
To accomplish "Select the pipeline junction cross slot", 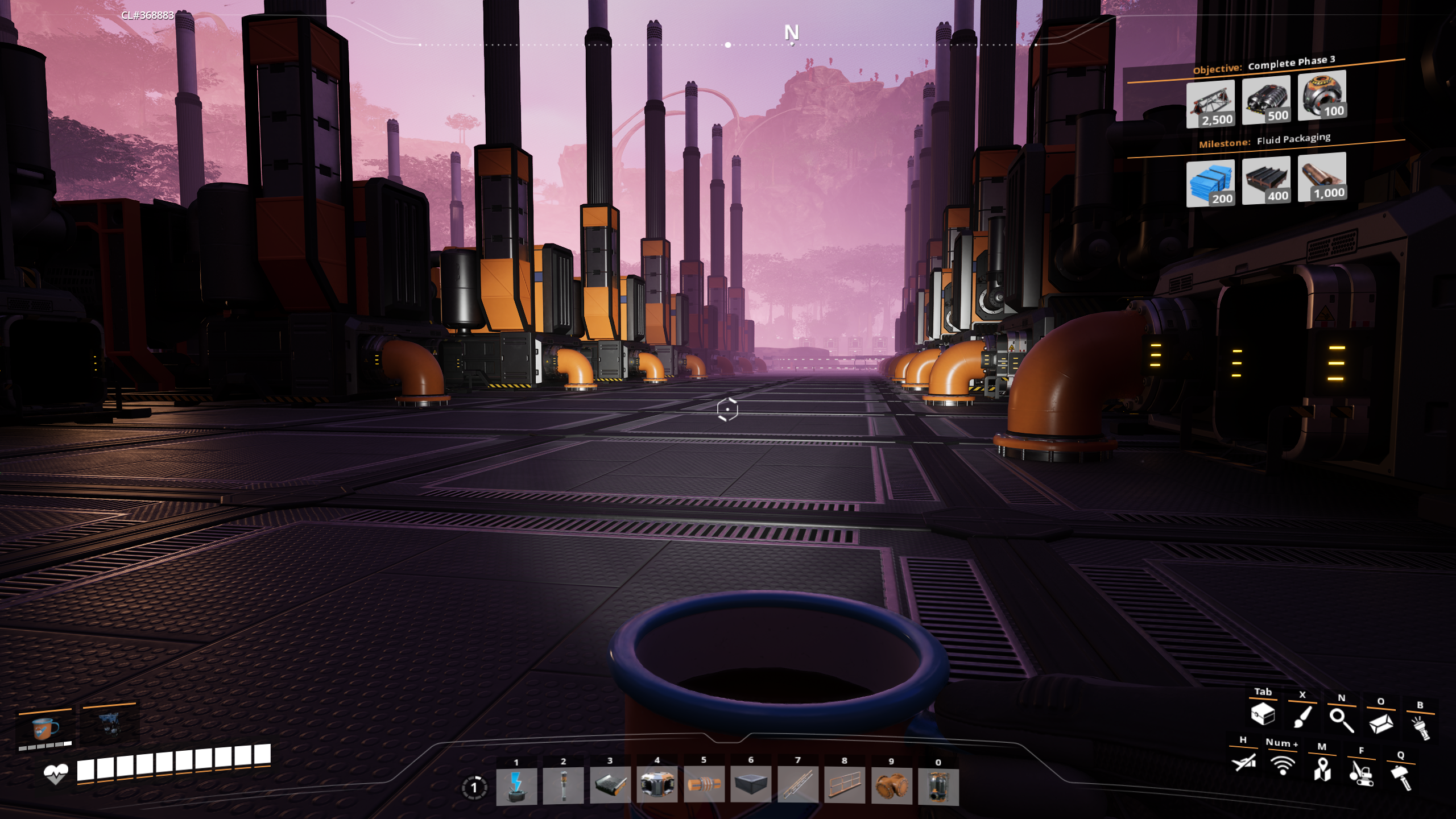I will point(891,786).
